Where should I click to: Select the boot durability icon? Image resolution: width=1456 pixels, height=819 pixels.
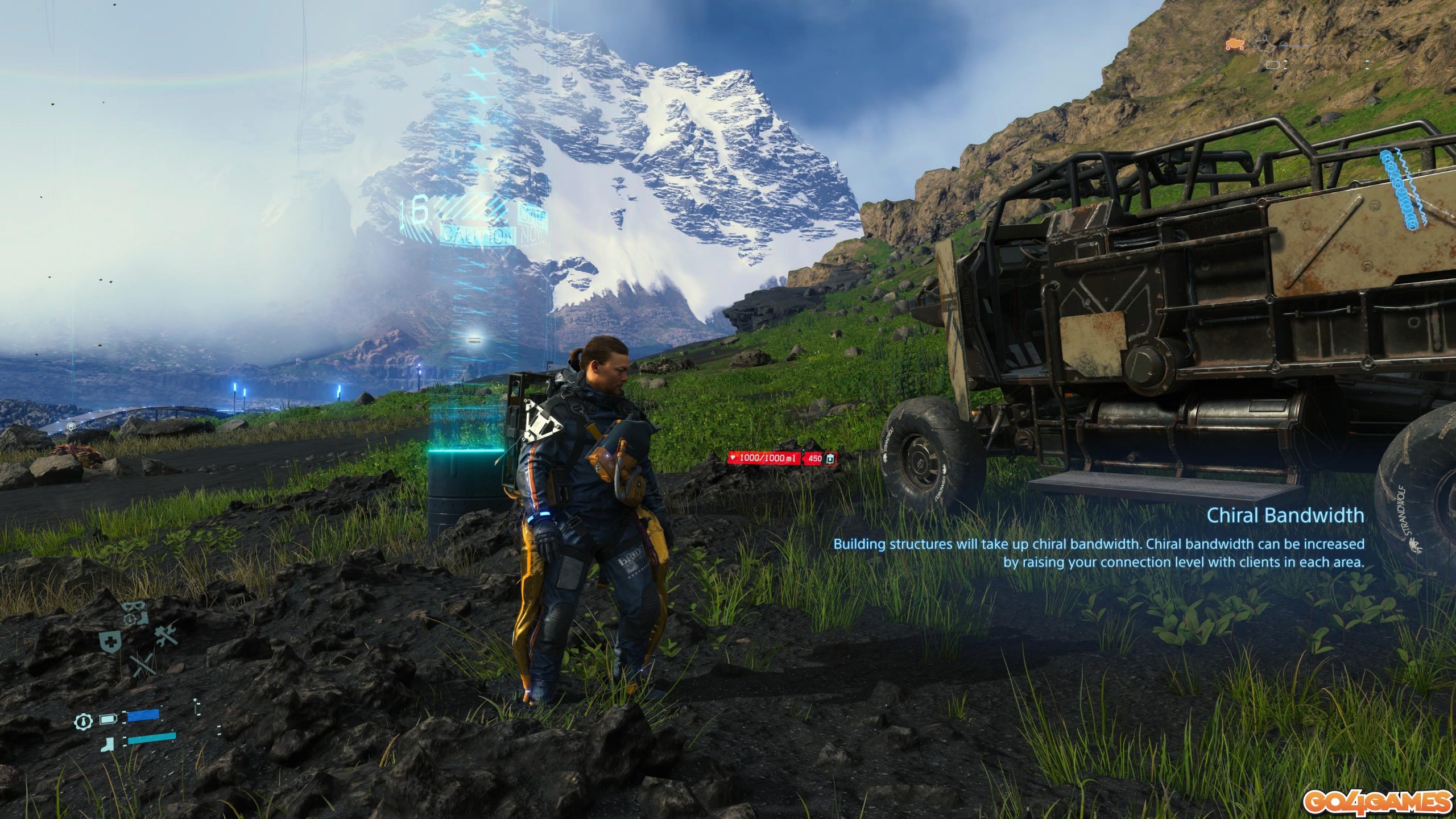tap(109, 743)
